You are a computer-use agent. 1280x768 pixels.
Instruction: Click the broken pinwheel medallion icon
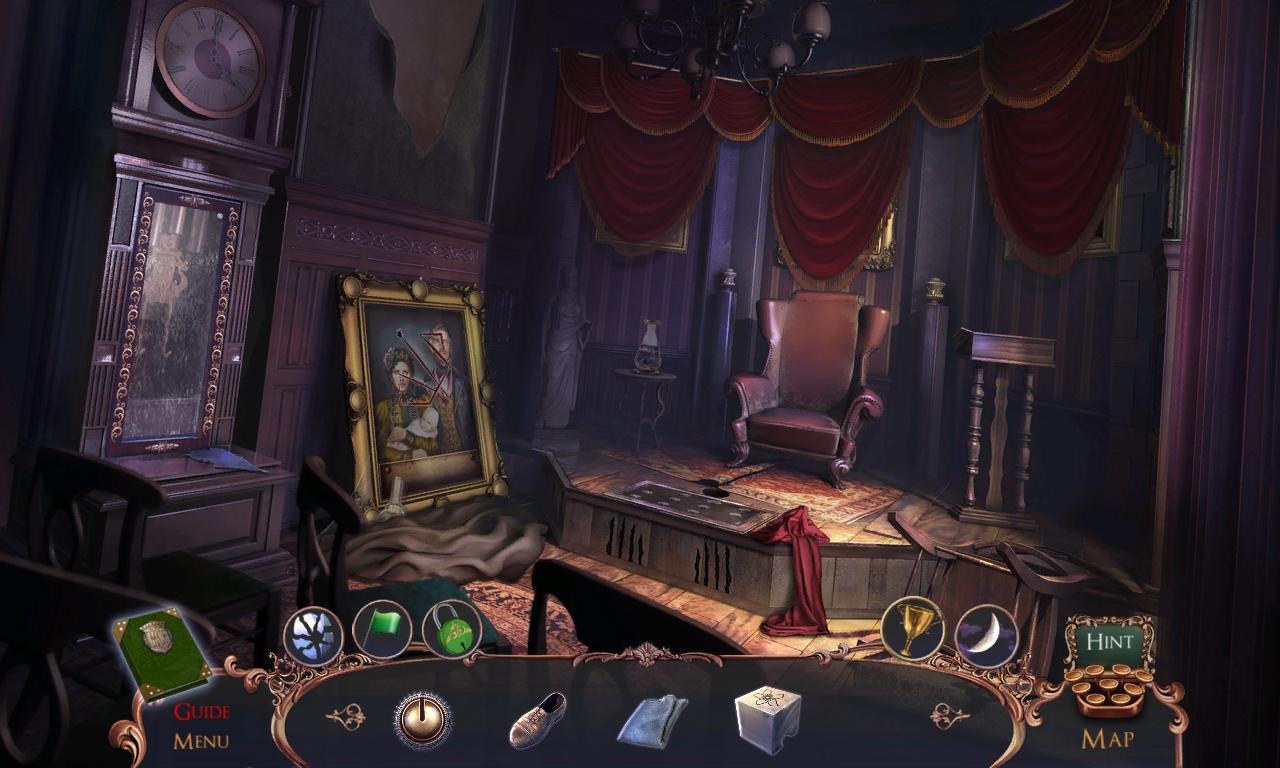(x=314, y=634)
